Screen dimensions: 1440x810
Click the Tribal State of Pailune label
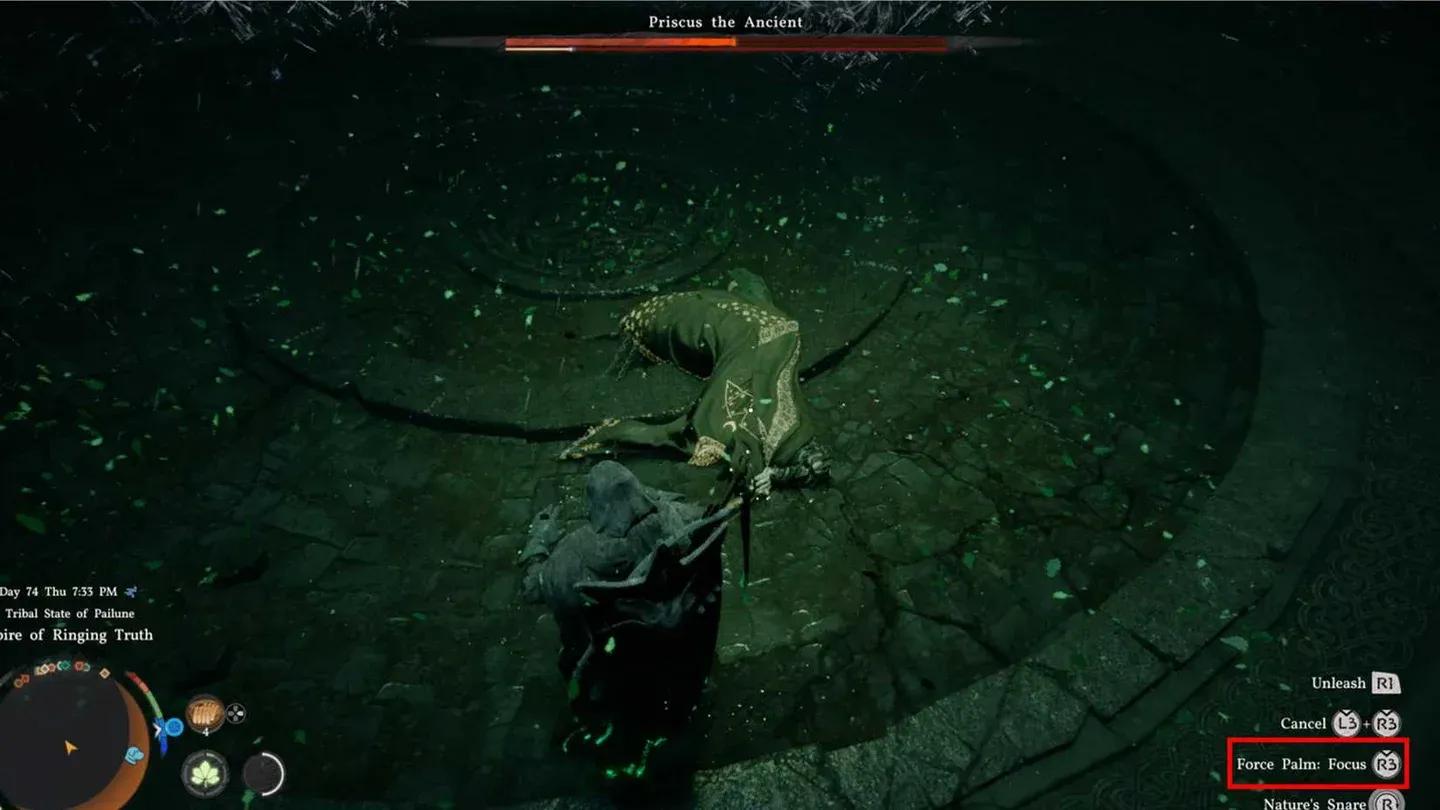coord(68,613)
